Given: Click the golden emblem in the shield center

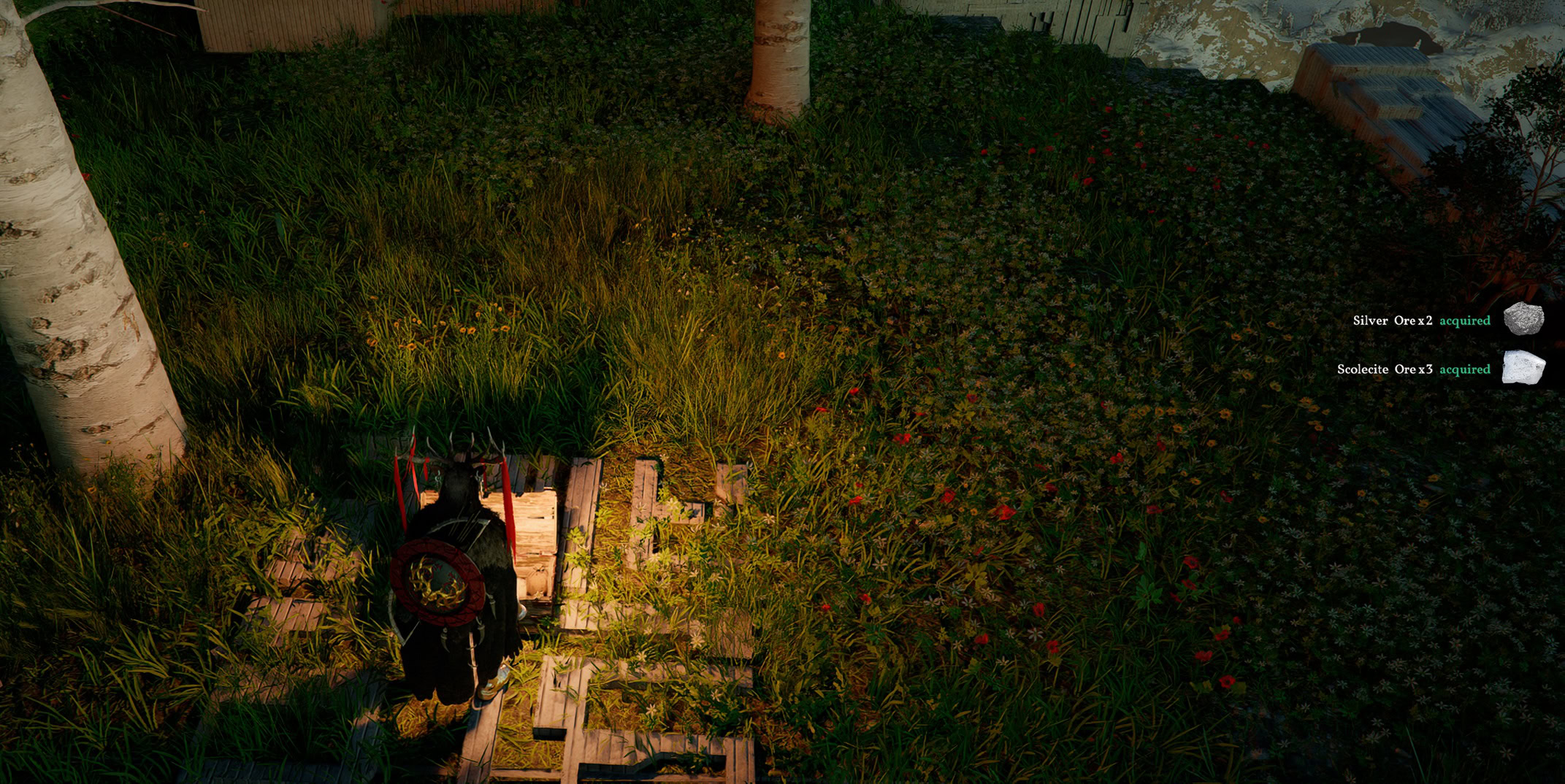Looking at the screenshot, I should tap(438, 580).
